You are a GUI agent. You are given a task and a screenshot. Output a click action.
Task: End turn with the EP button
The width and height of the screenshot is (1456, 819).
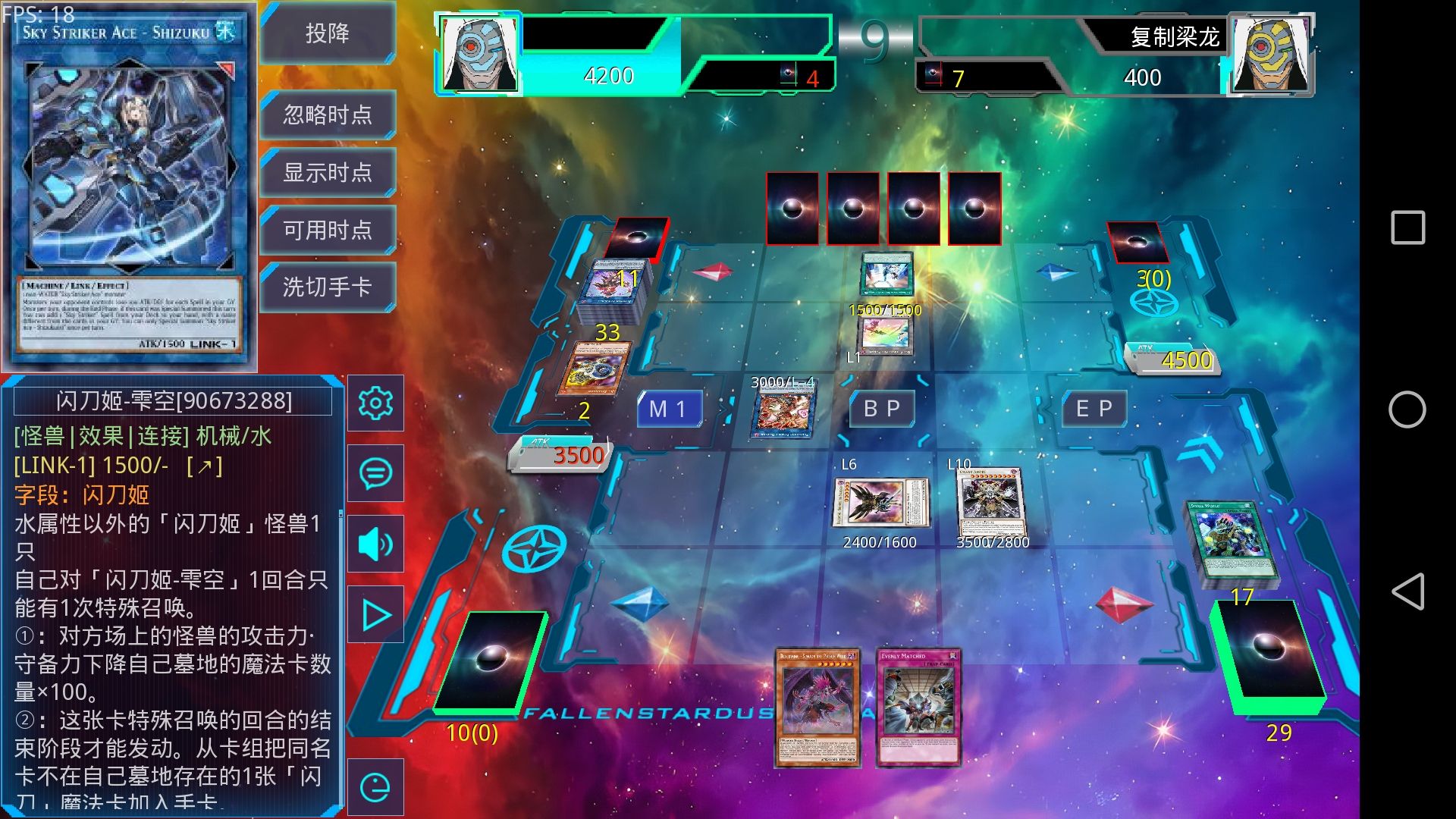[x=1094, y=409]
